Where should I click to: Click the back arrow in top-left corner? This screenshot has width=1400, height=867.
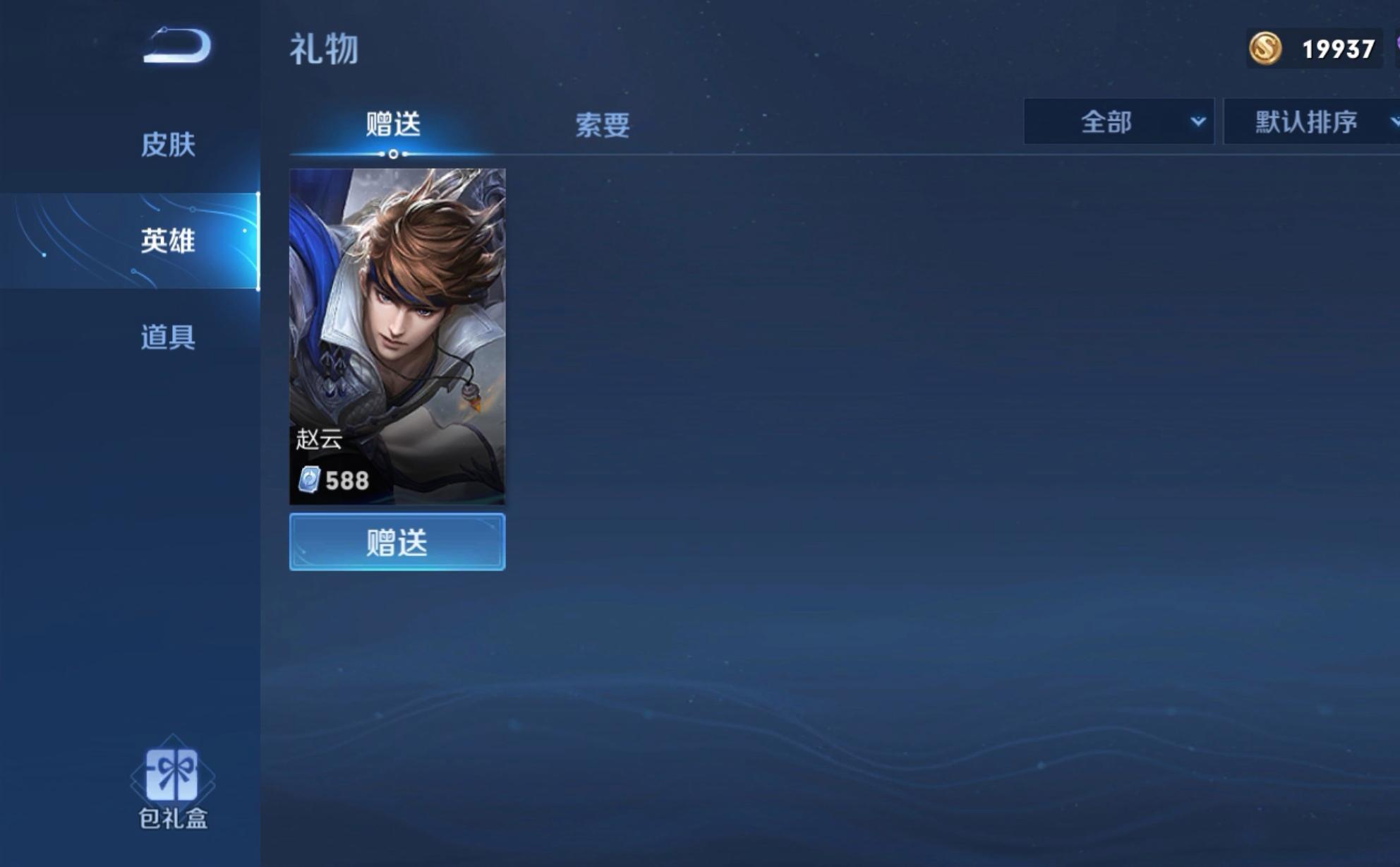175,44
